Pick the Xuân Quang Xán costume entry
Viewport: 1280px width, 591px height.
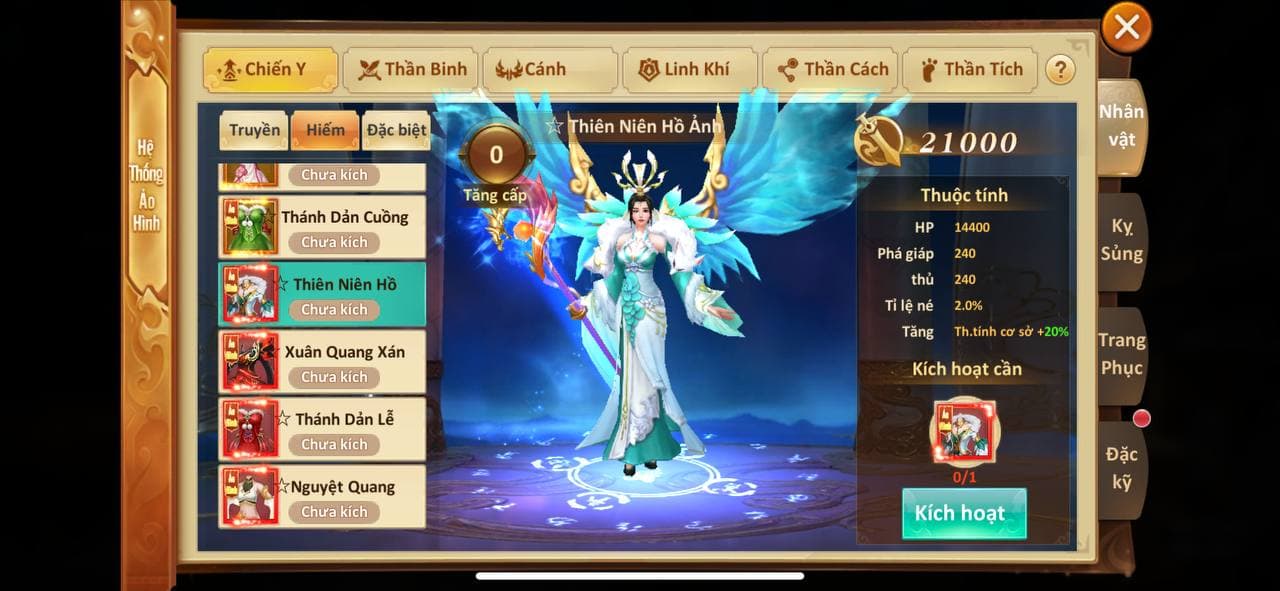(322, 362)
